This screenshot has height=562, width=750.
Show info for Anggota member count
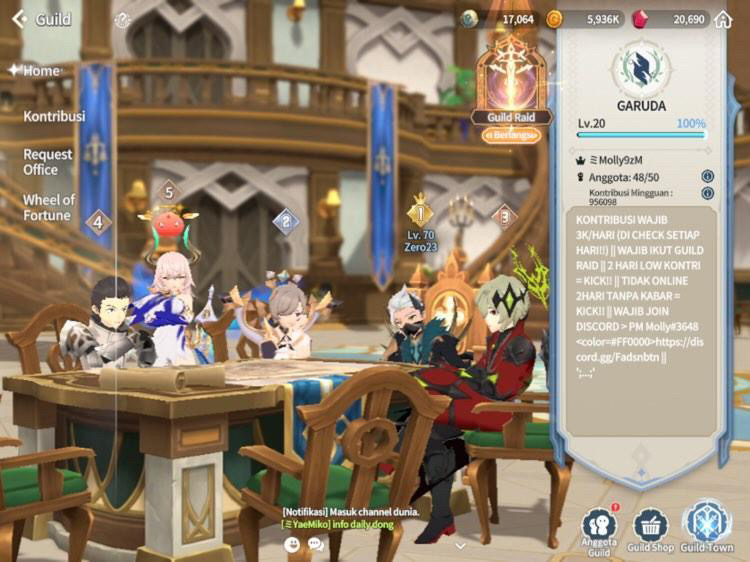707,176
